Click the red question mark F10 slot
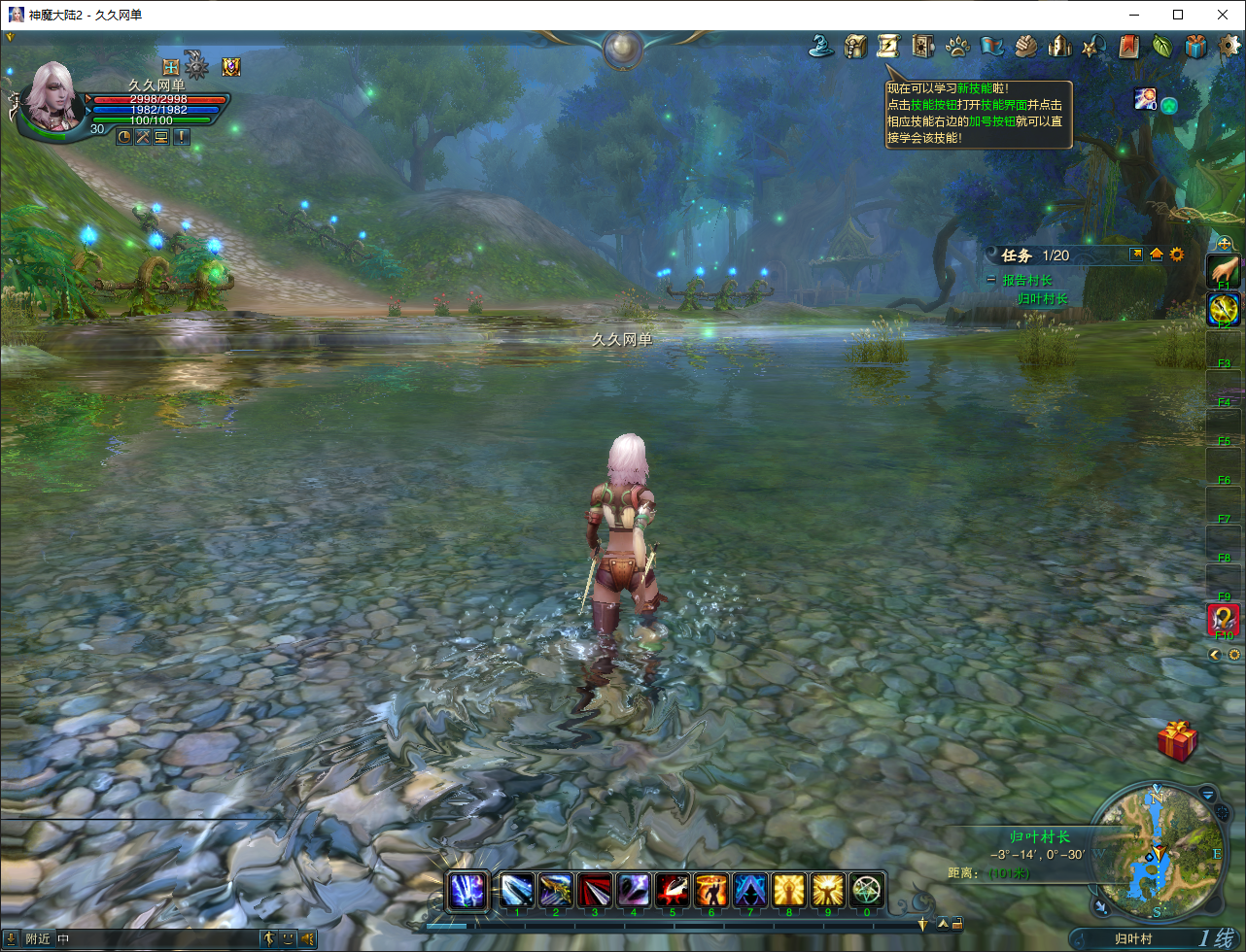 tap(1223, 619)
